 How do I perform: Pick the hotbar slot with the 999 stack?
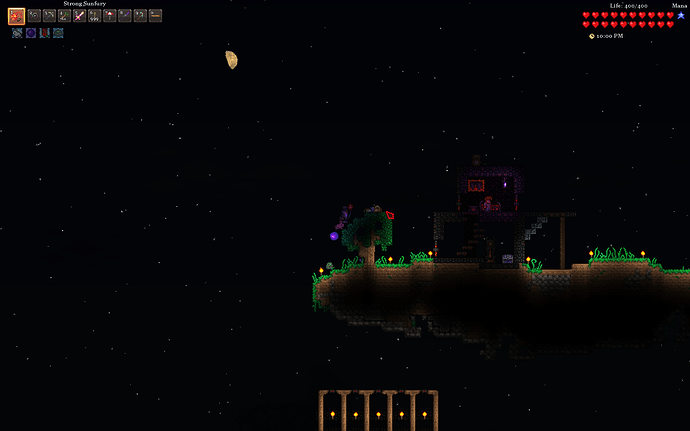click(94, 16)
